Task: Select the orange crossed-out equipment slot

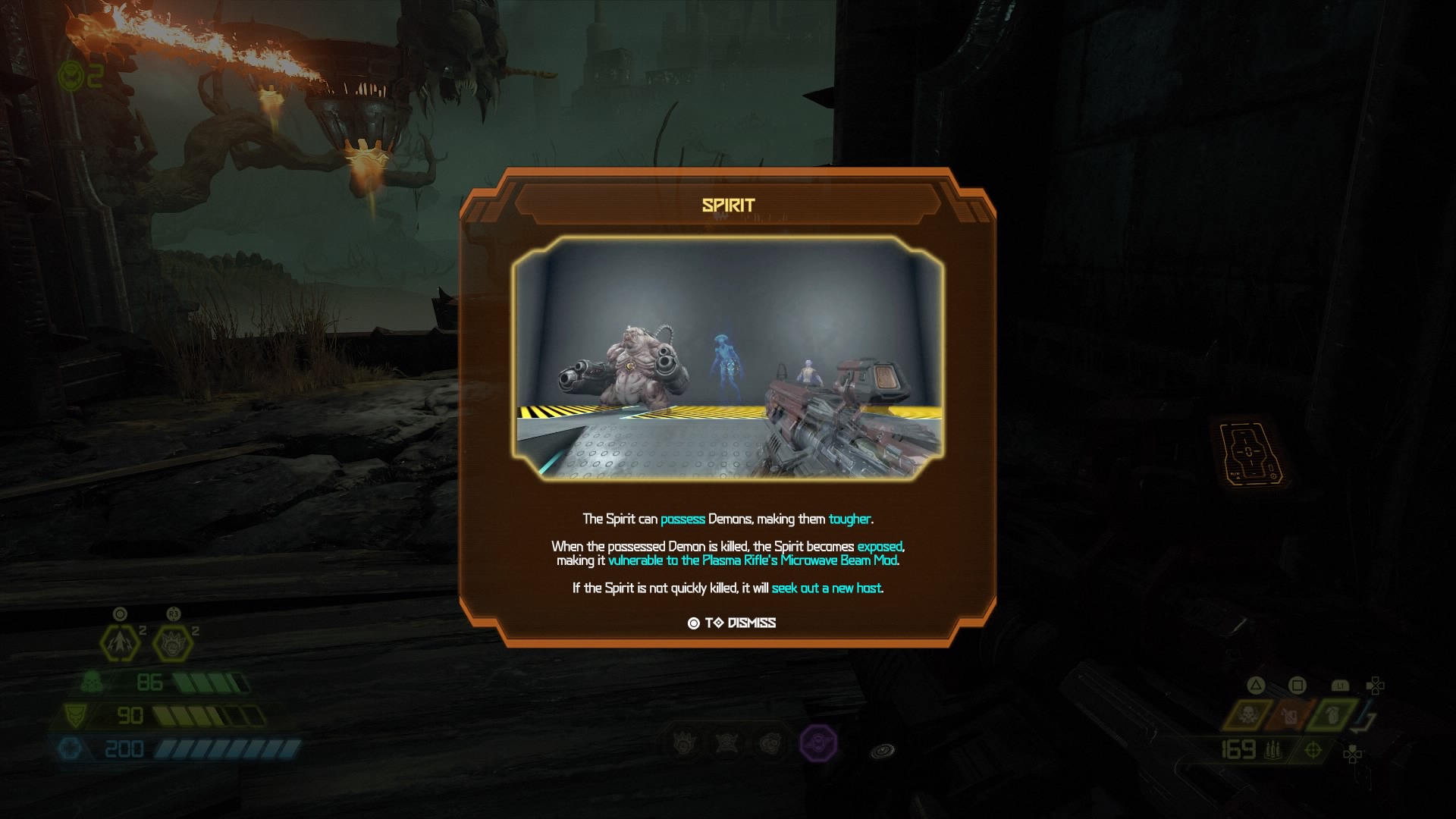Action: point(1290,715)
